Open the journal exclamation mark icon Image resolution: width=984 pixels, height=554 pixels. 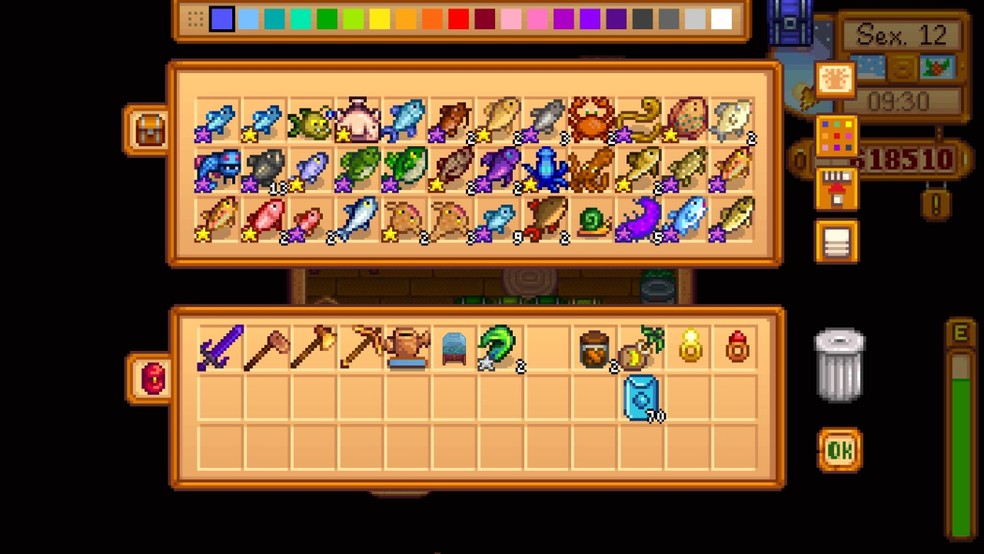937,204
